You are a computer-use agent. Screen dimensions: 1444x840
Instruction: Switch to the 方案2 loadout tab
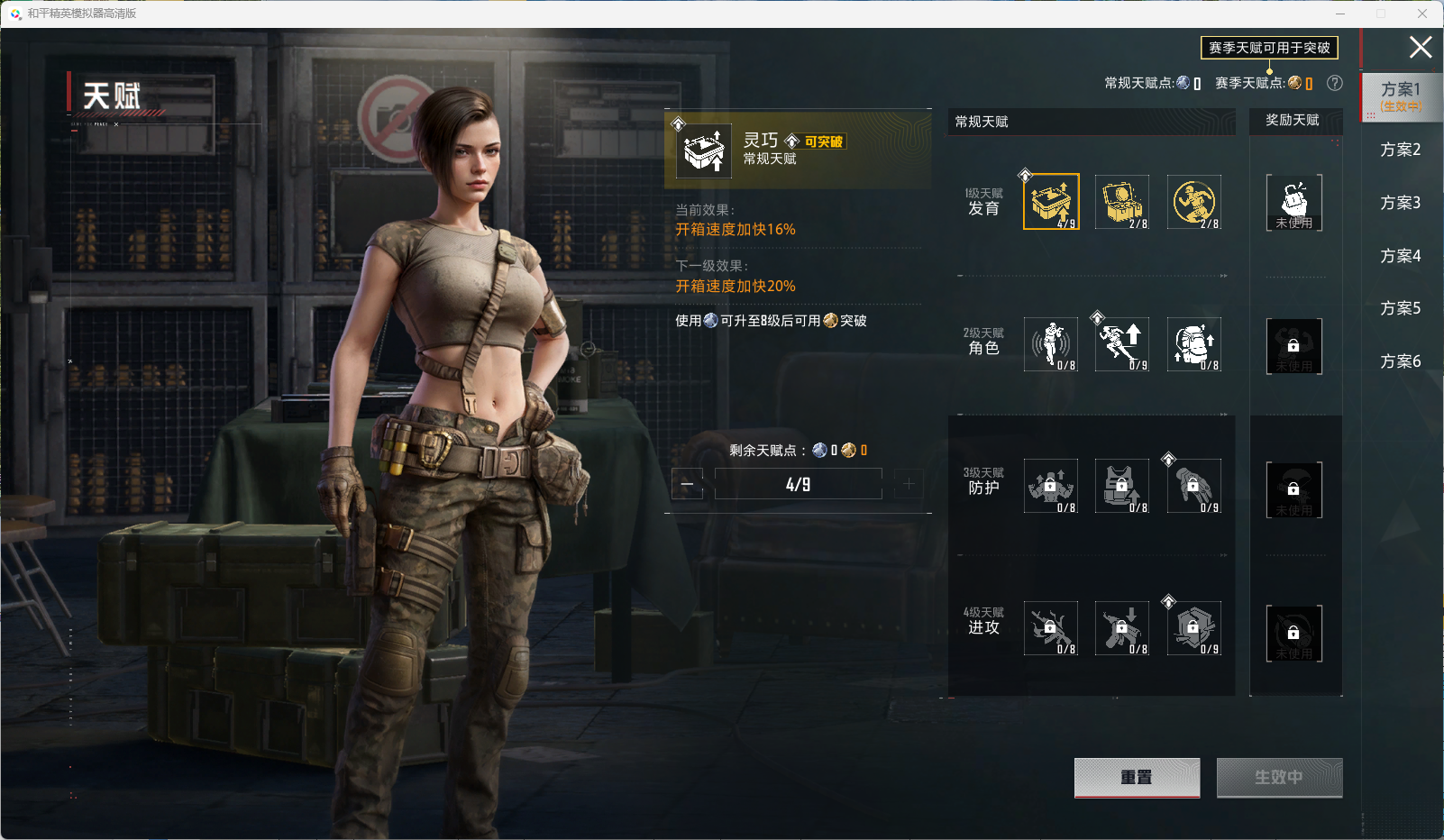click(x=1400, y=150)
